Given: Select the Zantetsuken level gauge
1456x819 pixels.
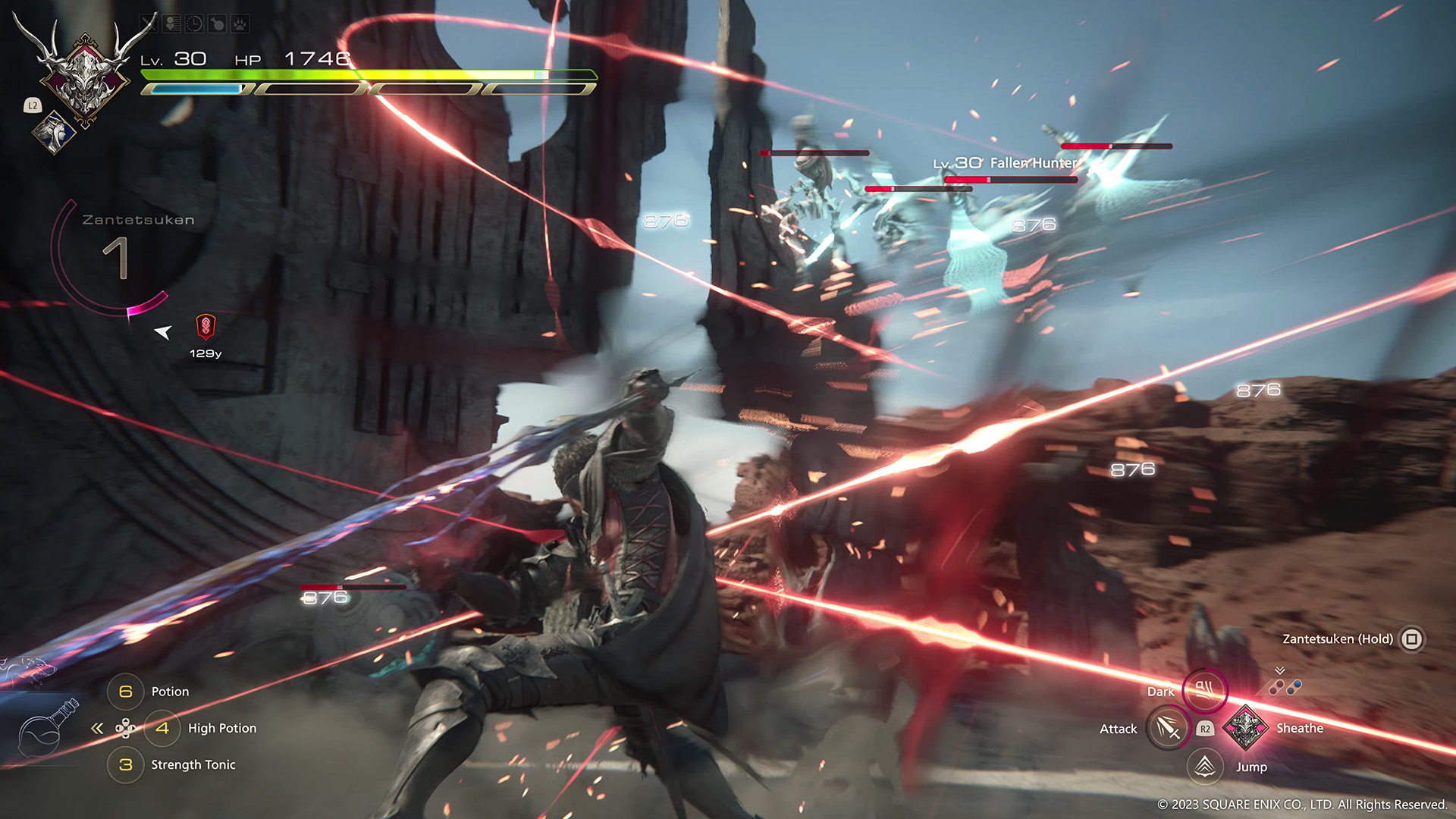Looking at the screenshot, I should pyautogui.click(x=115, y=258).
